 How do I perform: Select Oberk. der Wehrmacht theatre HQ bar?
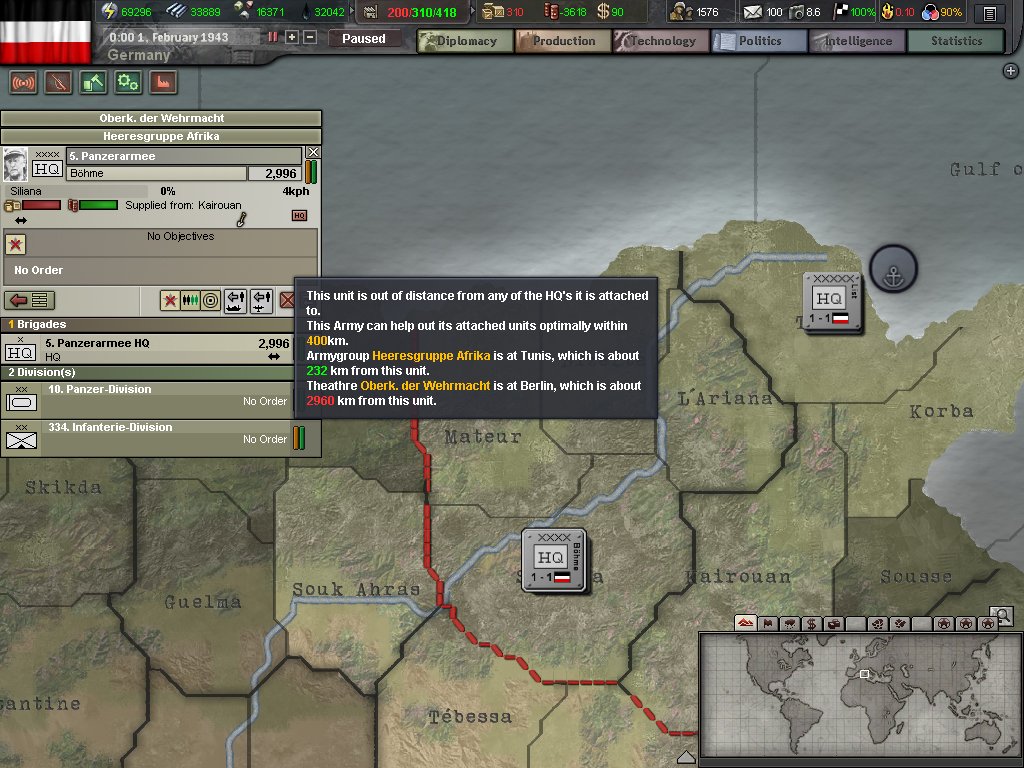161,118
